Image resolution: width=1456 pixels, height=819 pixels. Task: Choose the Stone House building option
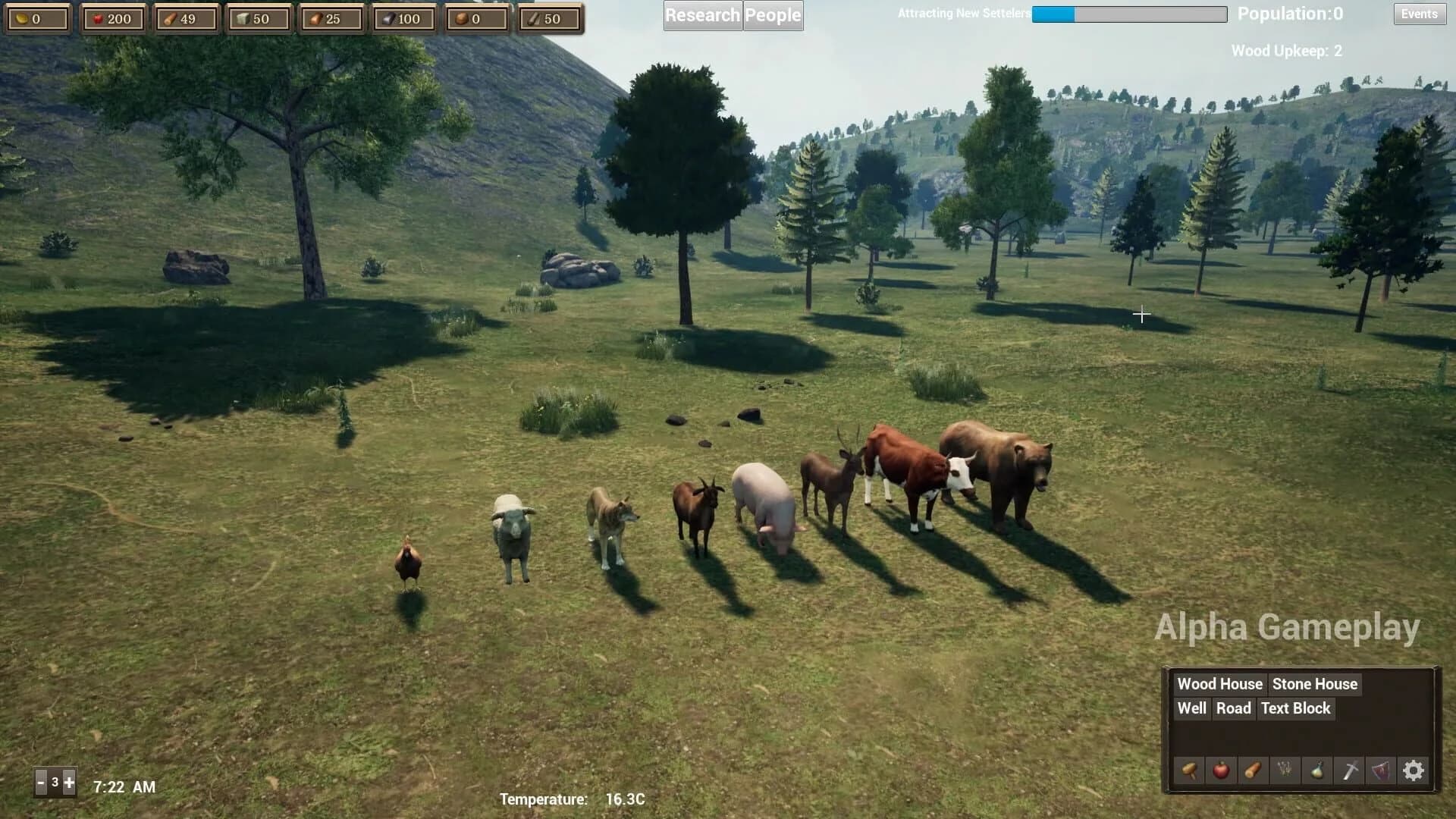pos(1316,683)
